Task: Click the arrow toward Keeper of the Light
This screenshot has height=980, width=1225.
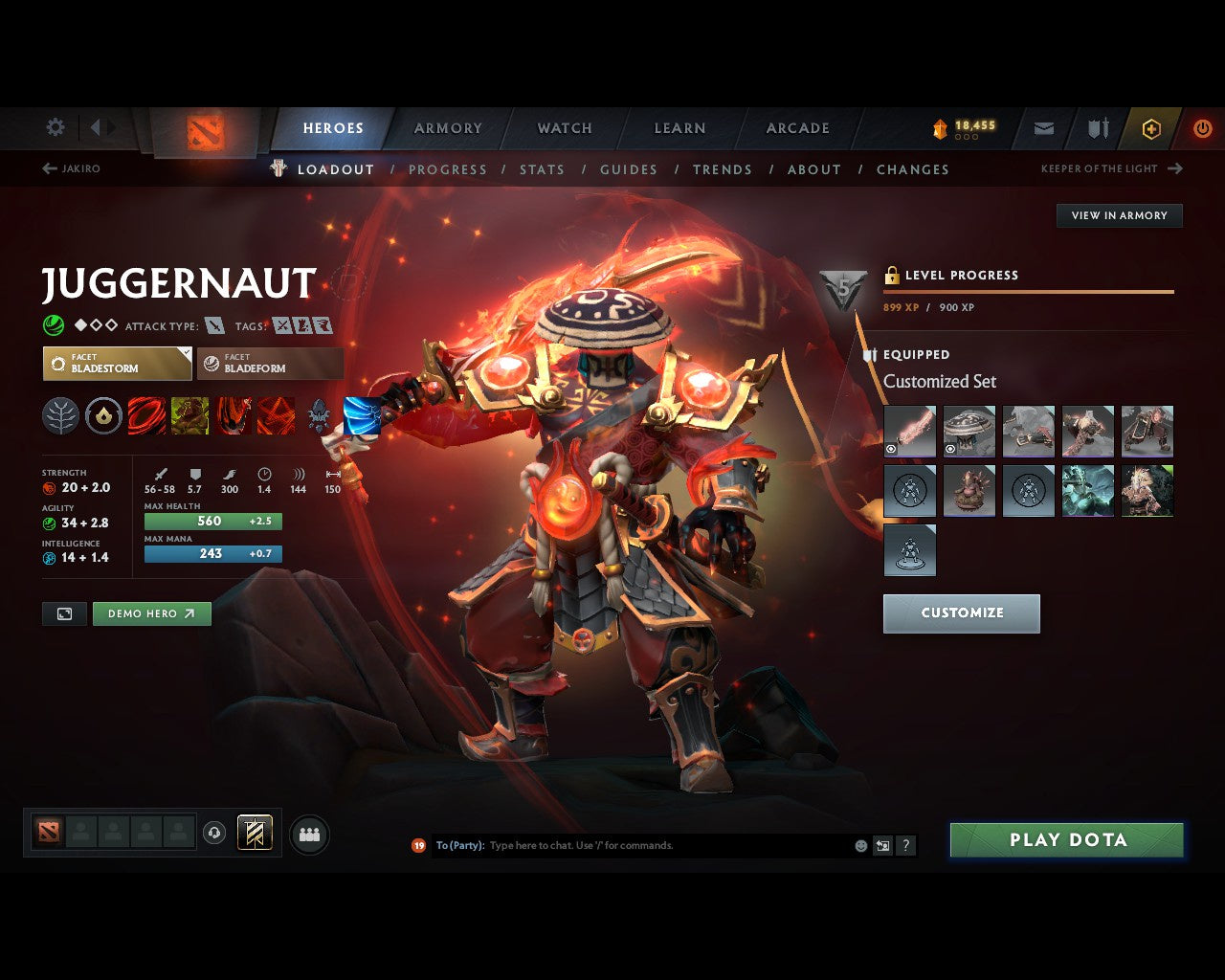Action: 1173,168
